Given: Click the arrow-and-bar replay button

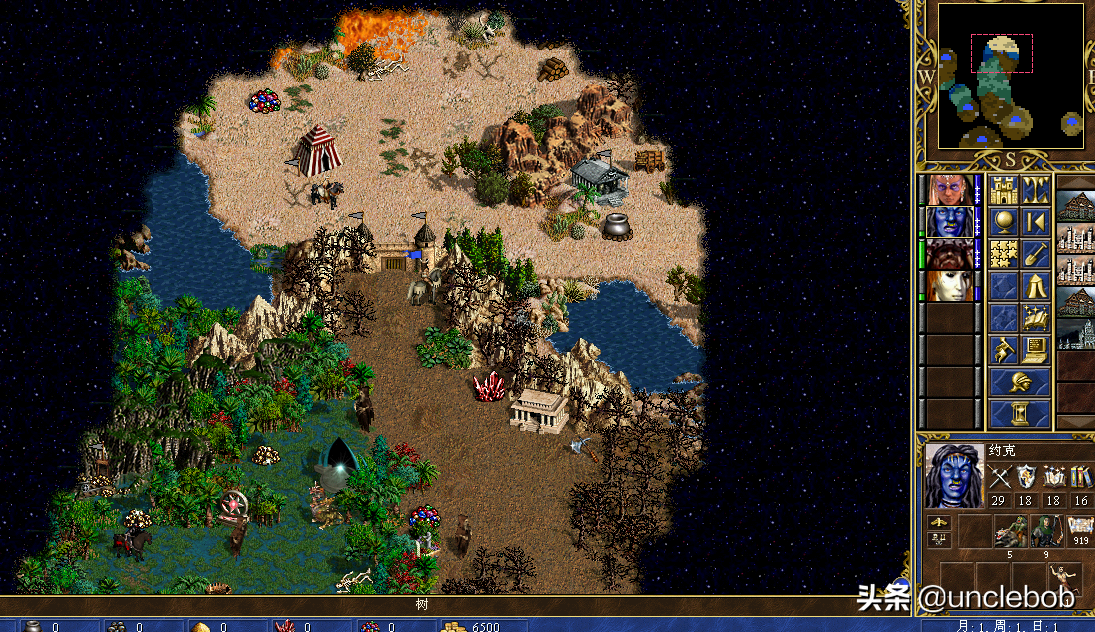Looking at the screenshot, I should [x=1036, y=222].
